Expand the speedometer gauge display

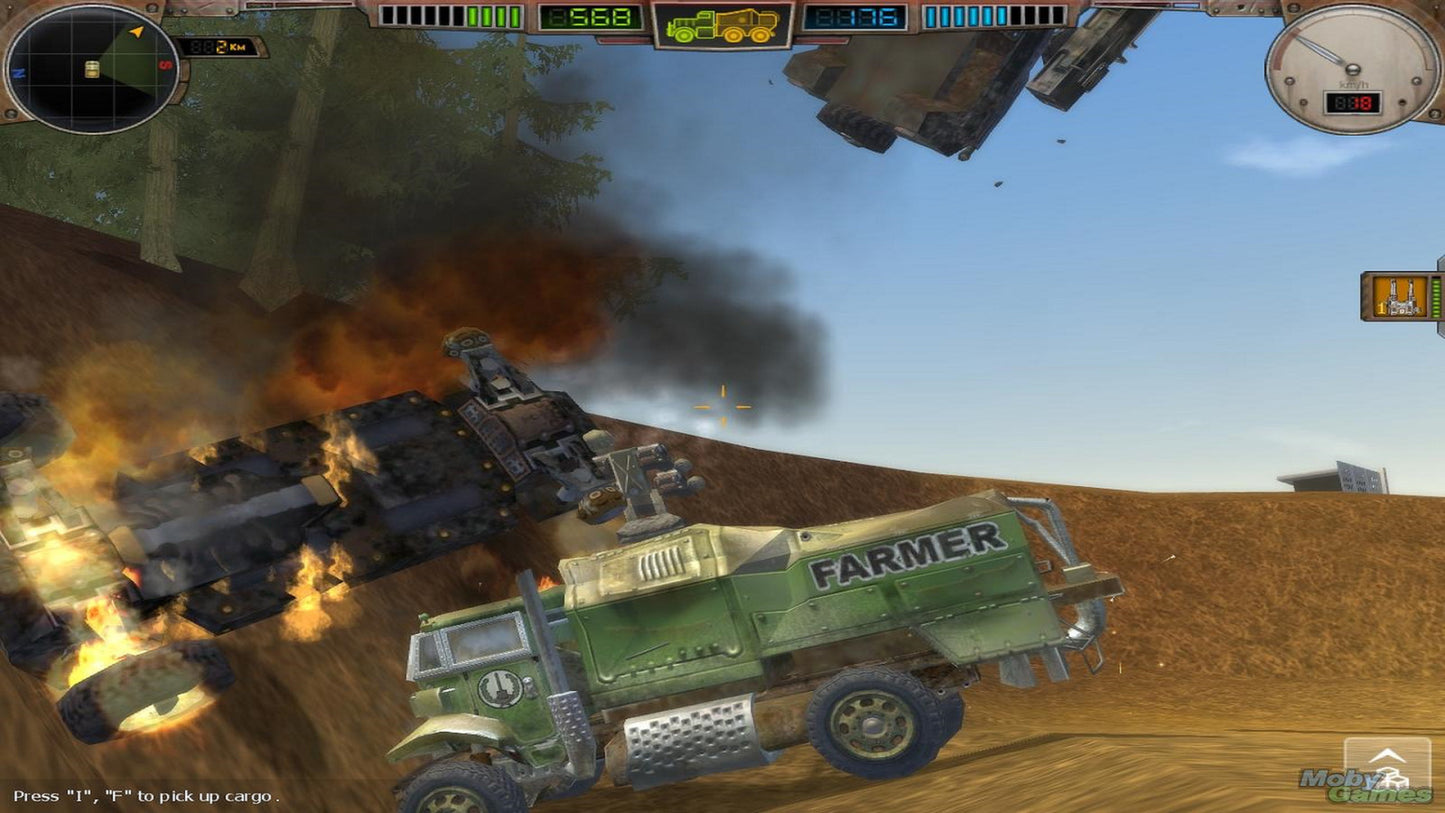(x=1352, y=70)
